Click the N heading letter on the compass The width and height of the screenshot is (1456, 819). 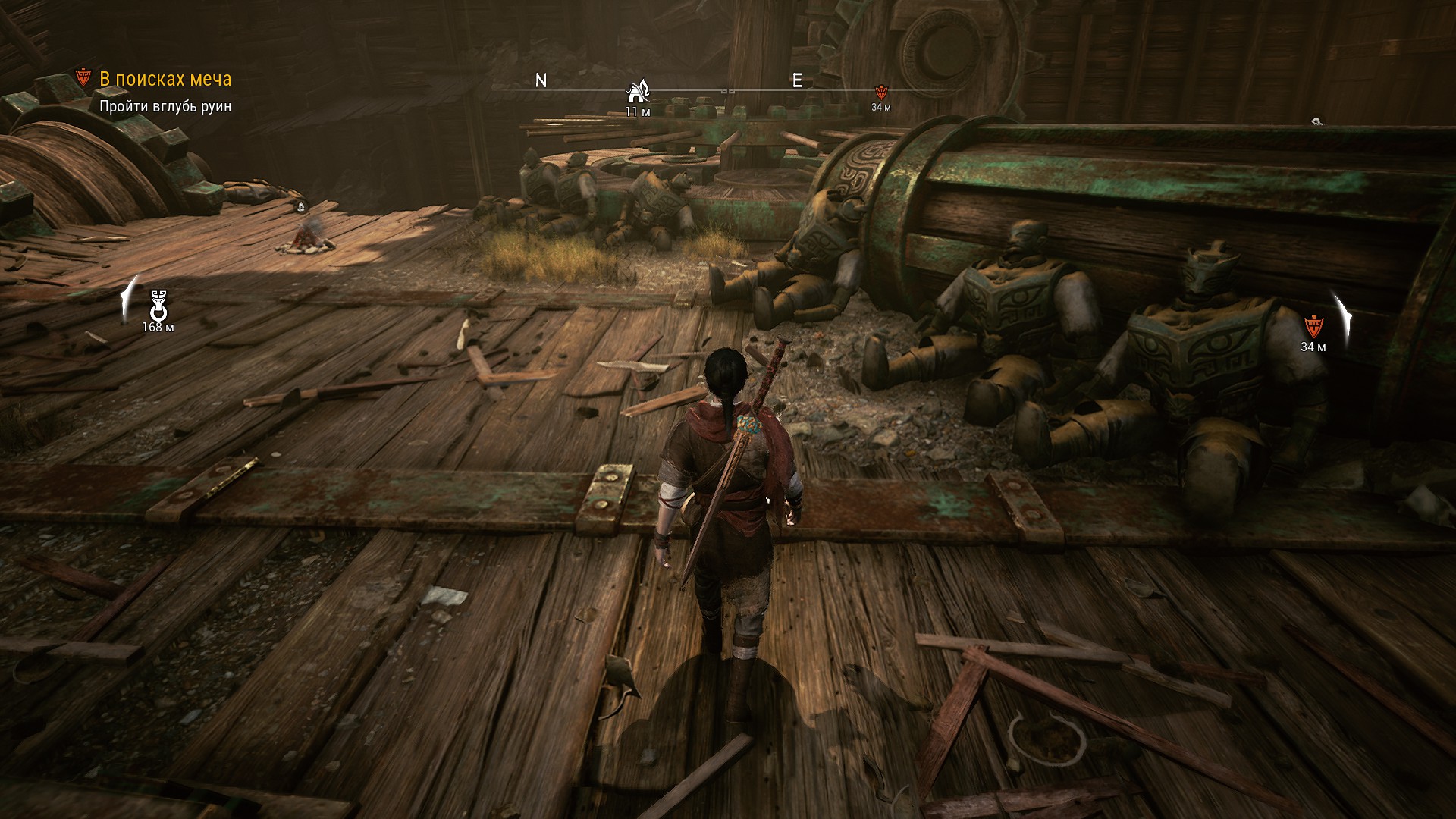coord(541,81)
